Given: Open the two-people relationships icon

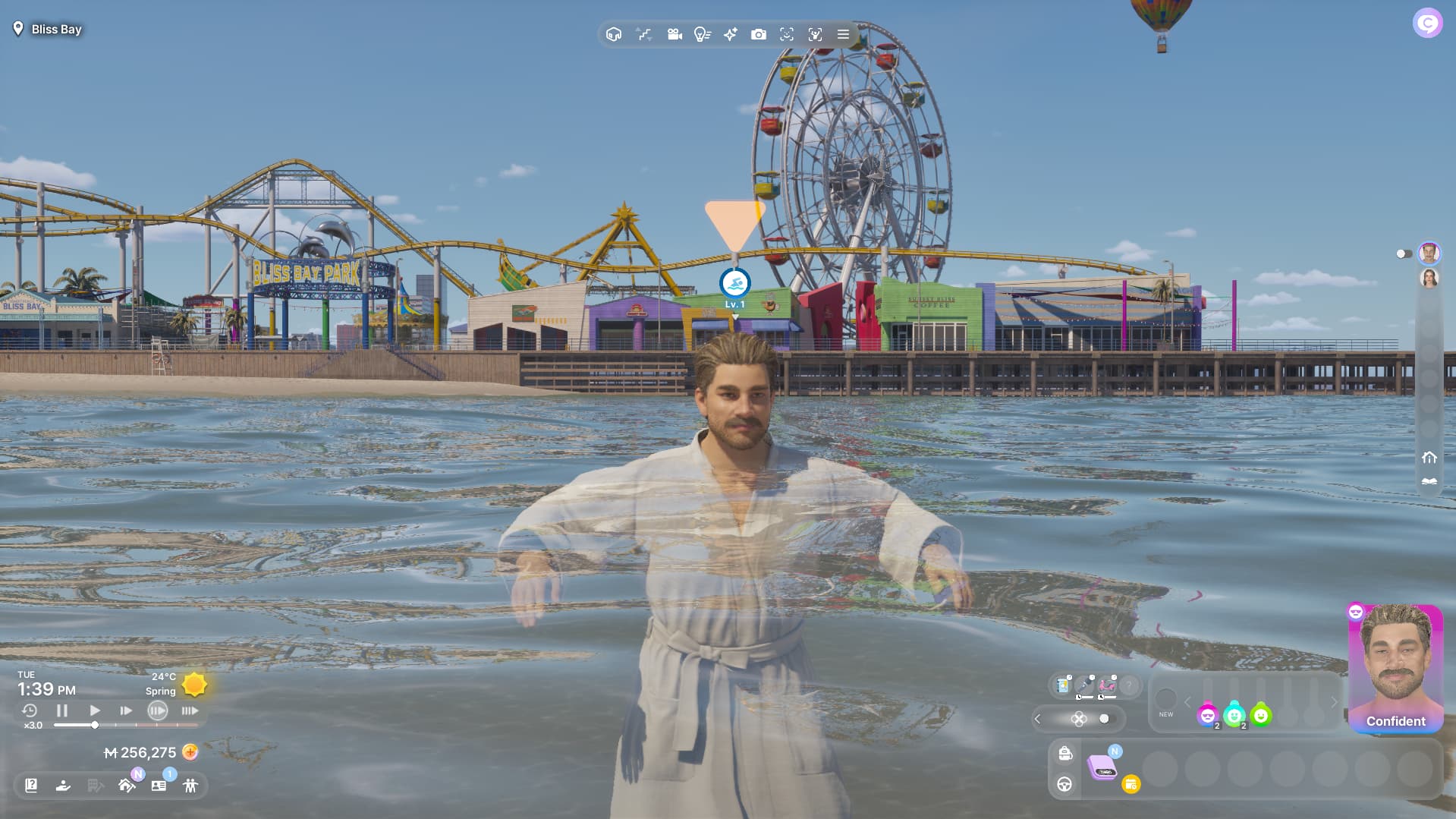Looking at the screenshot, I should pos(190,786).
